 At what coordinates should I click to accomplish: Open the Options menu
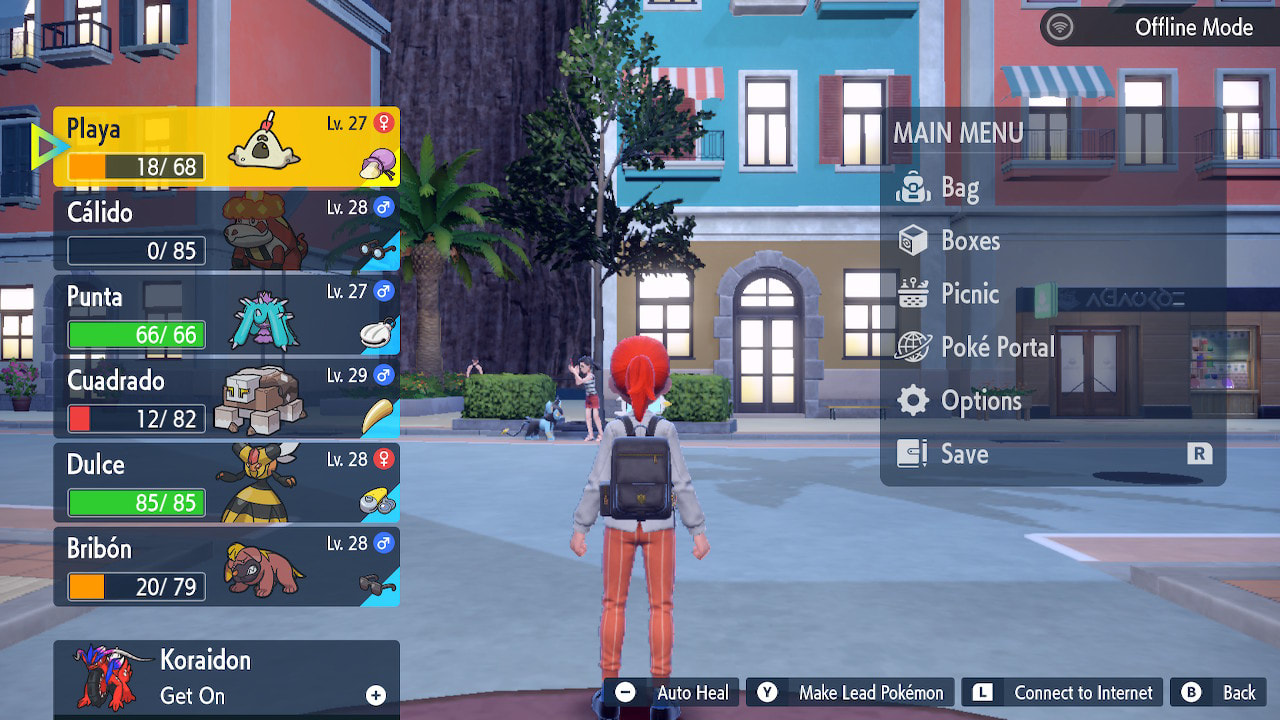[980, 401]
